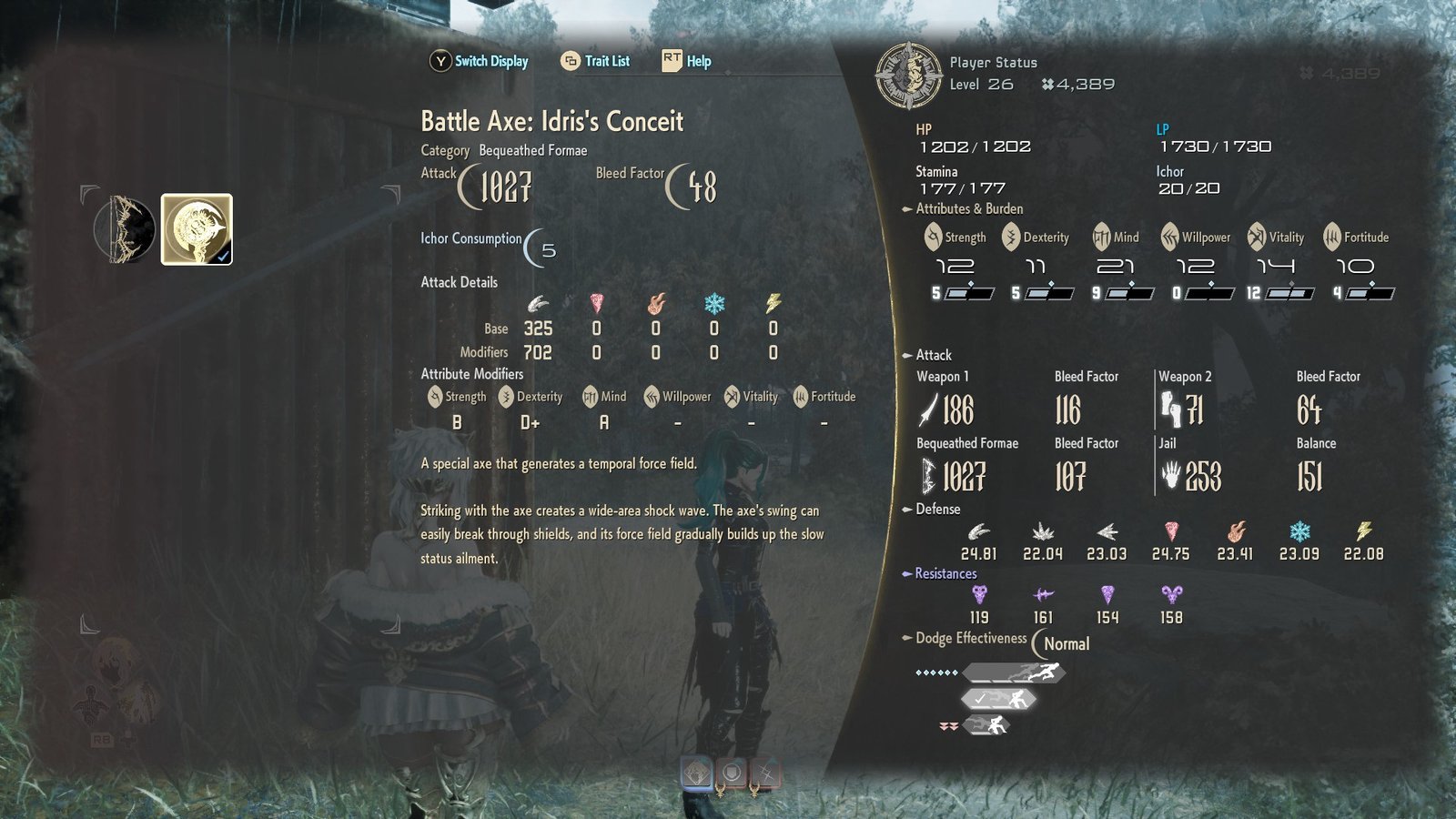Click the fire damage icon in Attack Details

(x=655, y=303)
